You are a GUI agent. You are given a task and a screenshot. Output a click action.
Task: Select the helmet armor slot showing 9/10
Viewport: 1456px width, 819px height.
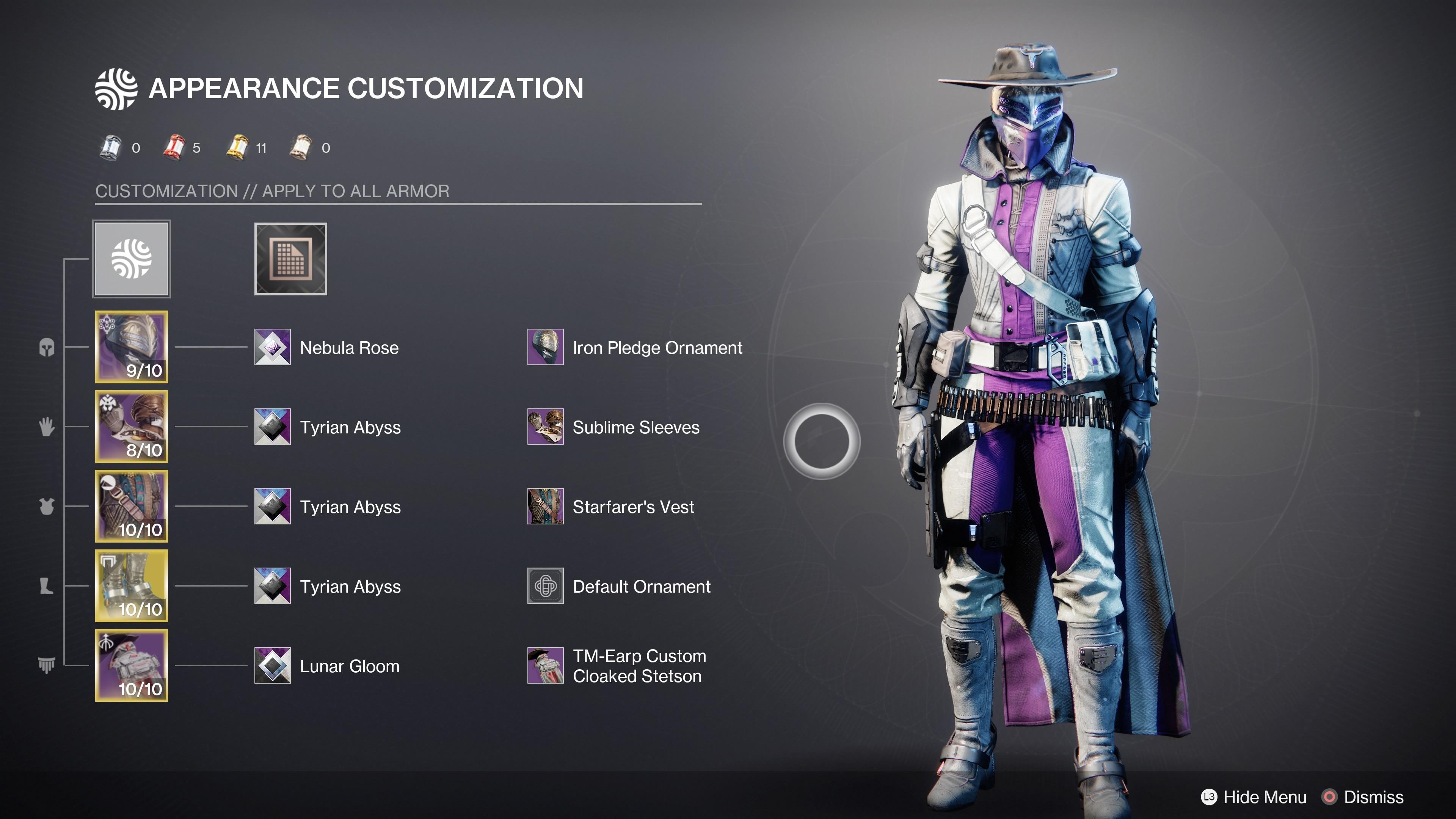tap(131, 347)
